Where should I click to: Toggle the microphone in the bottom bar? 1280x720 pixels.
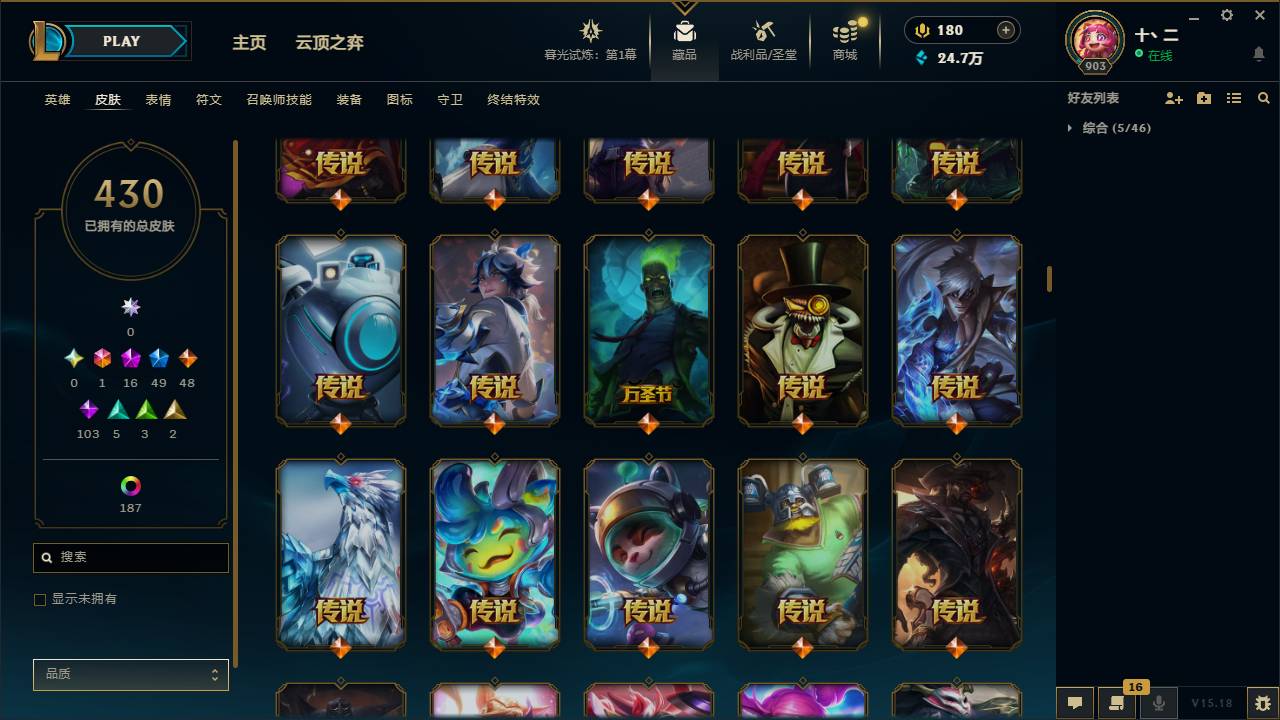click(1157, 703)
